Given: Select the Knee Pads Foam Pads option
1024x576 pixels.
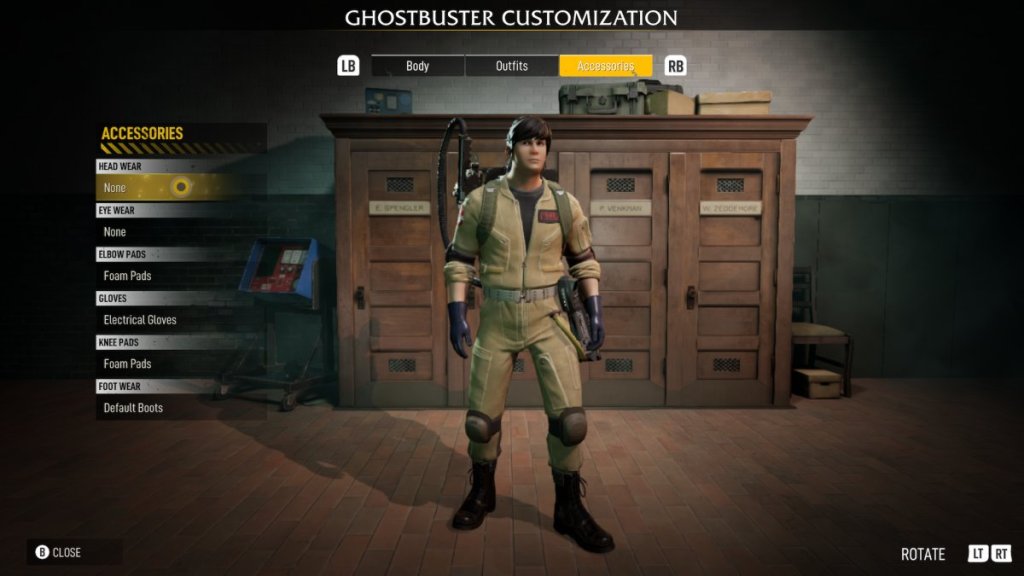Looking at the screenshot, I should pos(170,364).
